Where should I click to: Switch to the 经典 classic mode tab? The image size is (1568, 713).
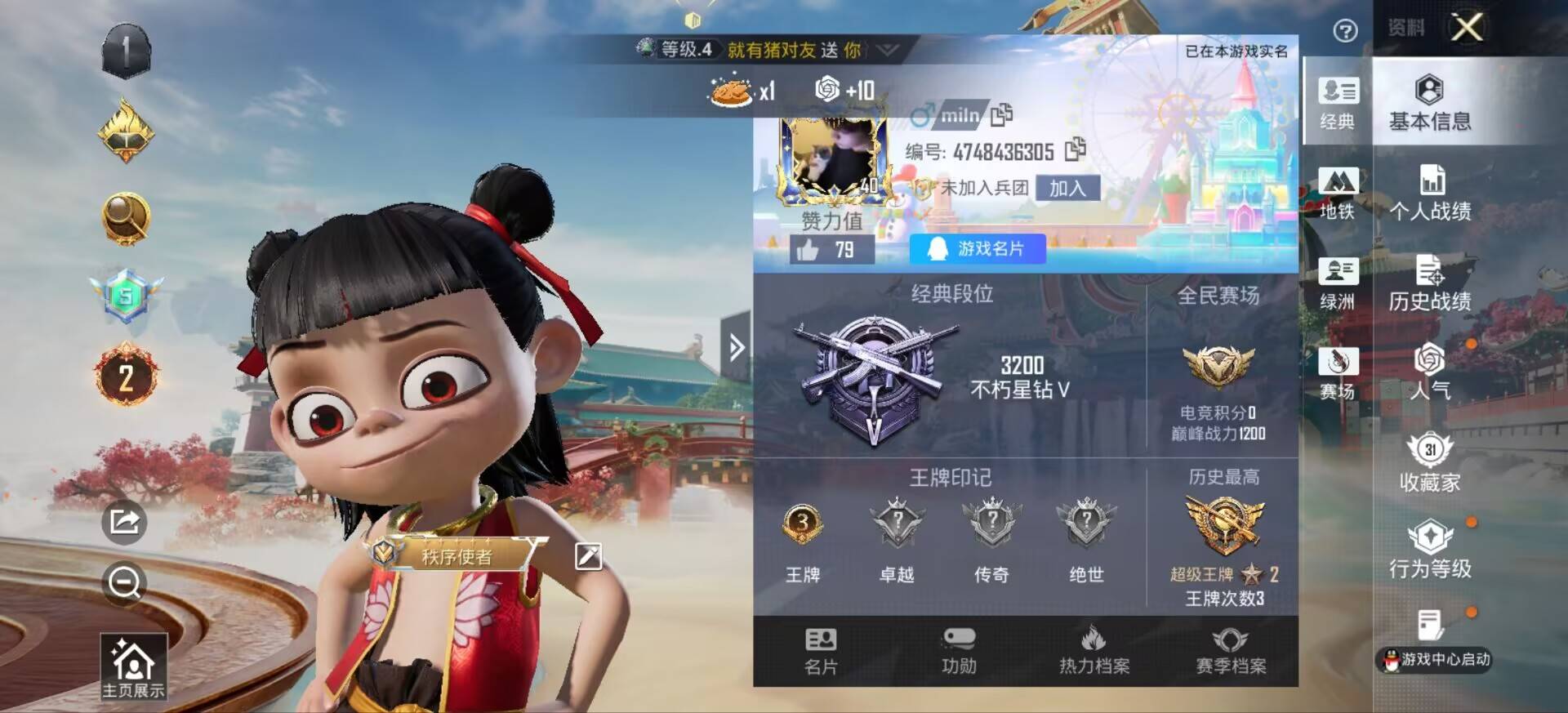(x=1337, y=102)
